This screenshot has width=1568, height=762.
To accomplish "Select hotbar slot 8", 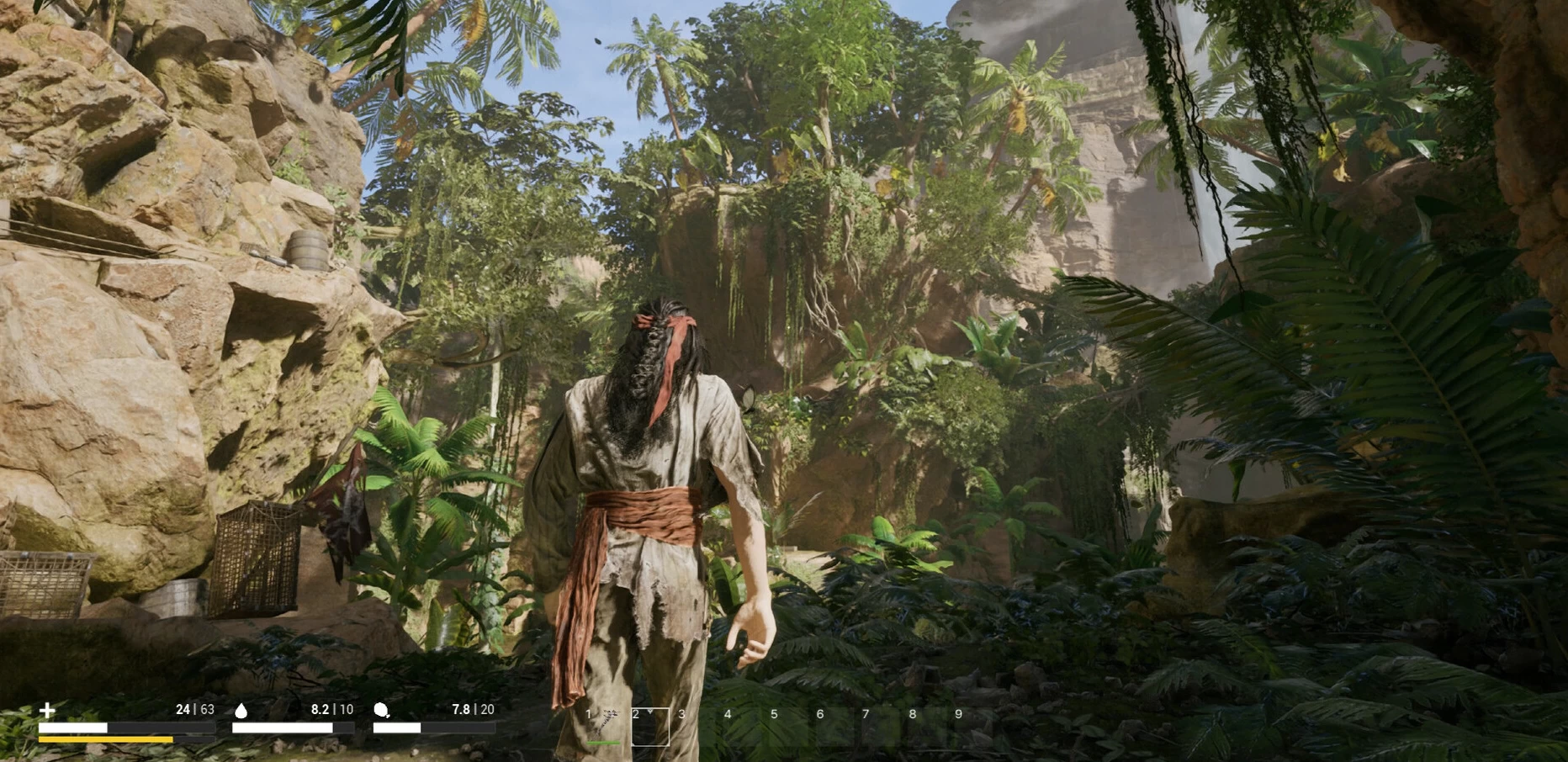I will tap(927, 727).
